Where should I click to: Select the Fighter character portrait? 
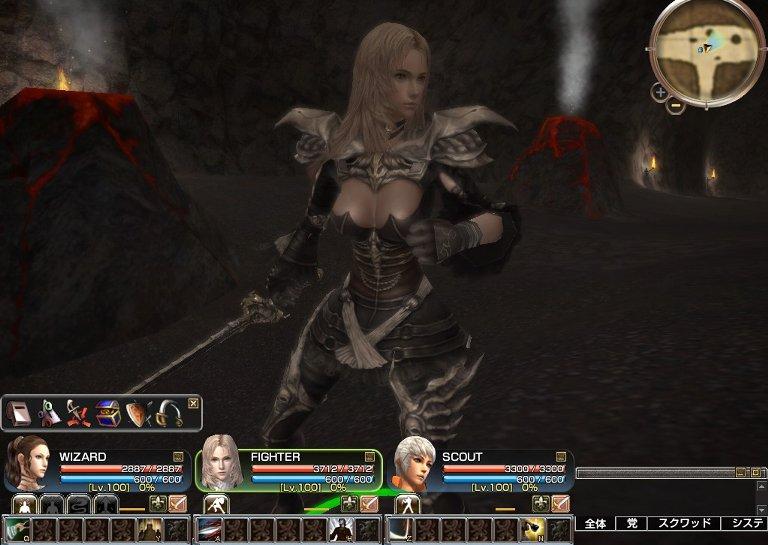pos(222,465)
